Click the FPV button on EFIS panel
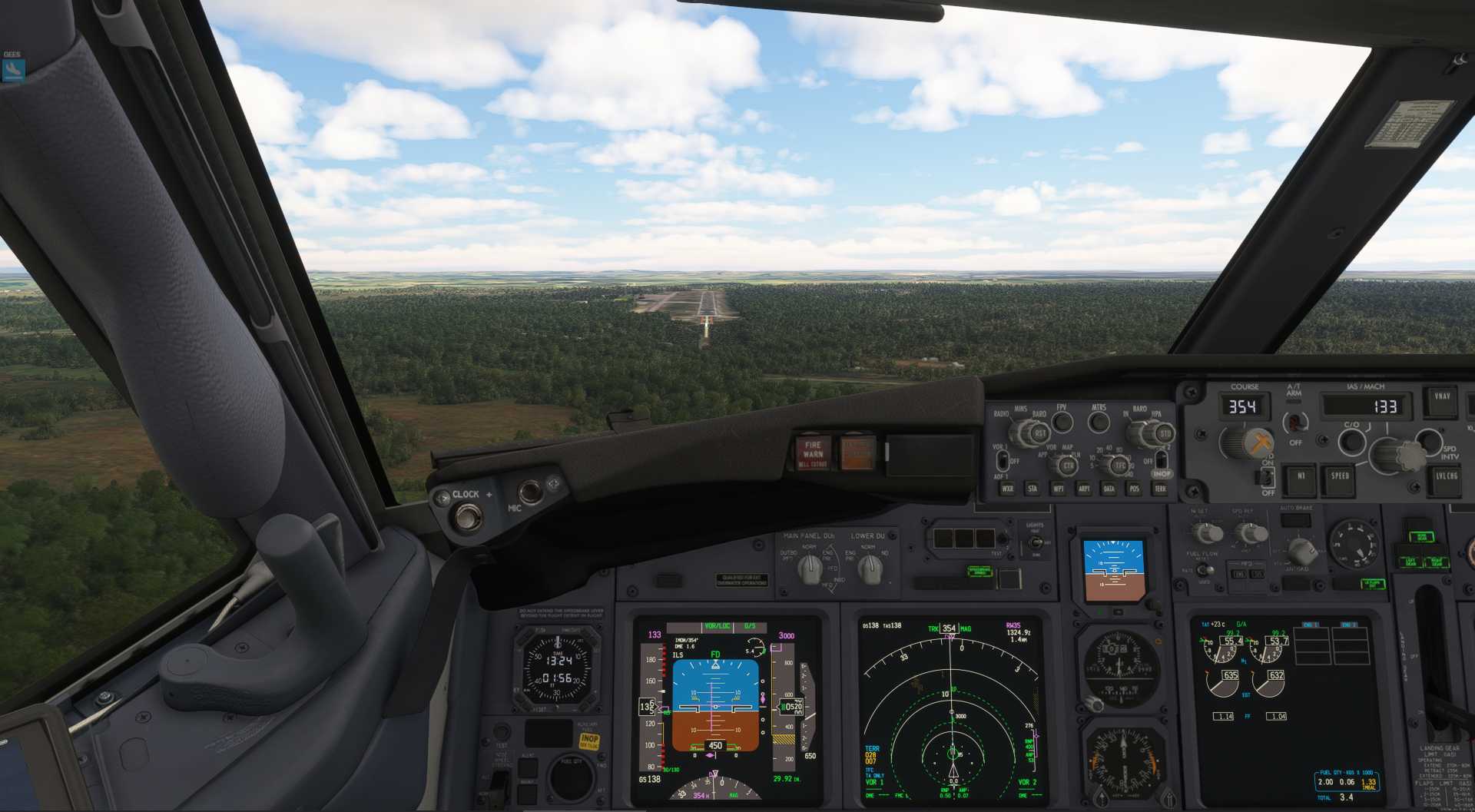Screen dimensions: 1475x812 pos(1062,422)
